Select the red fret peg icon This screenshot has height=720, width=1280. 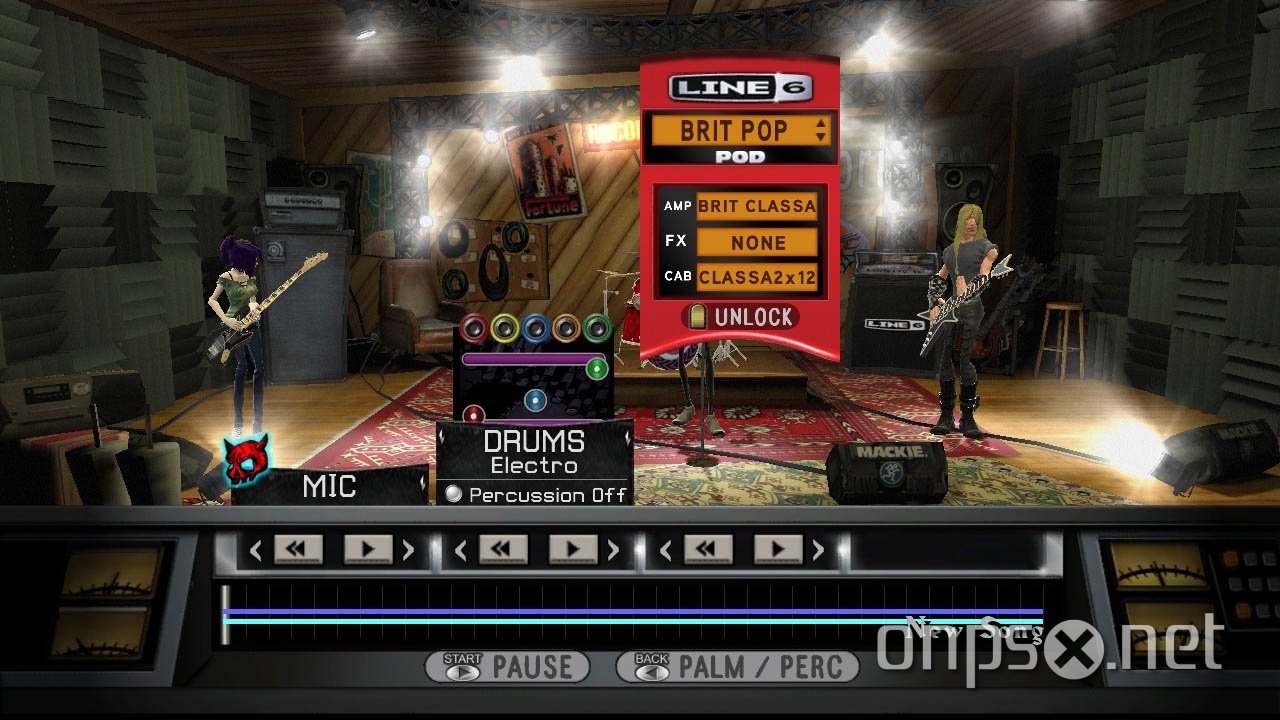coord(473,328)
